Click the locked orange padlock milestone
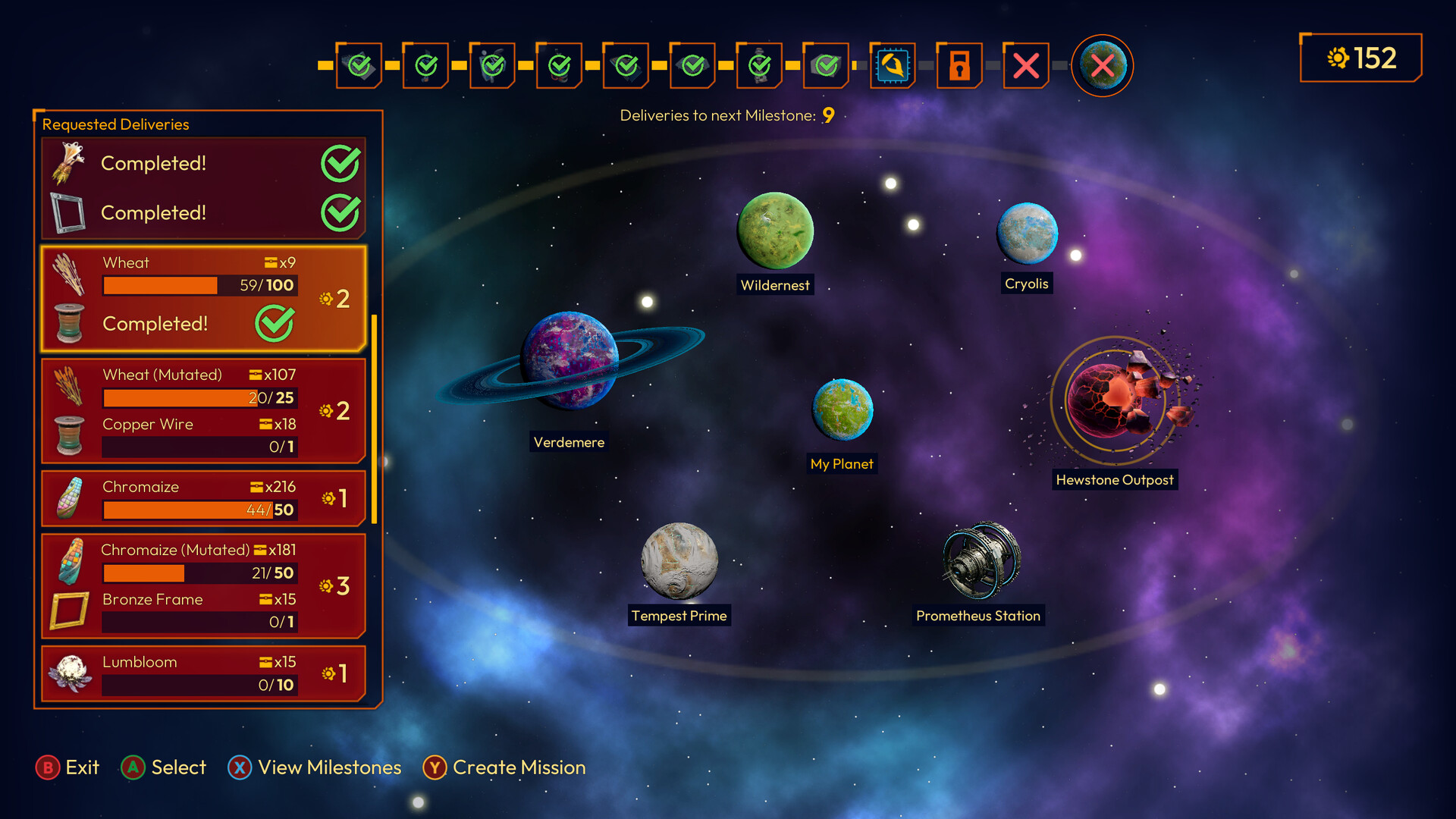The width and height of the screenshot is (1456, 819). [x=959, y=66]
